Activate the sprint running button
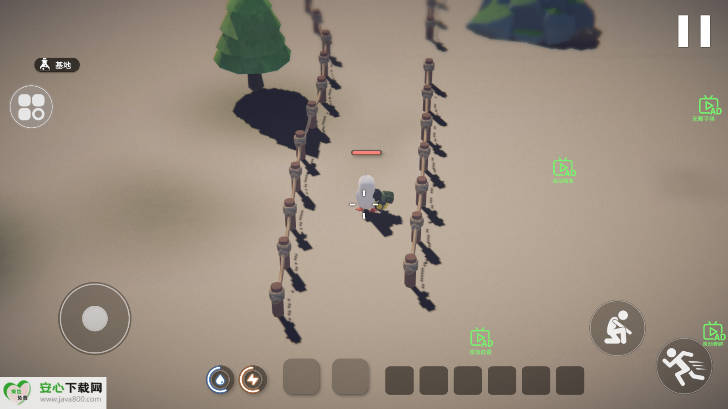728x409 pixels. point(684,366)
